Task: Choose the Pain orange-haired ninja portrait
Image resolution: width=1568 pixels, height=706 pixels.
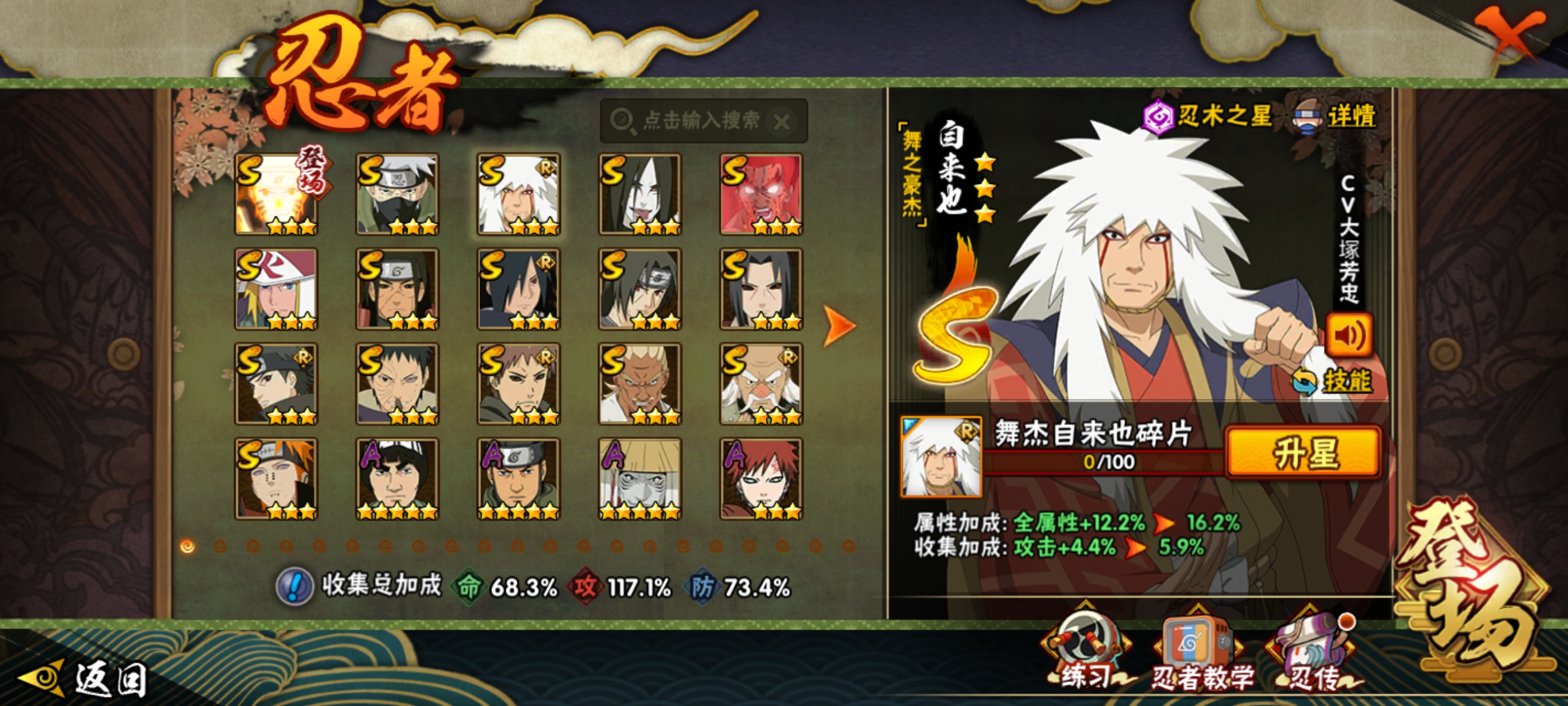Action: [276, 479]
